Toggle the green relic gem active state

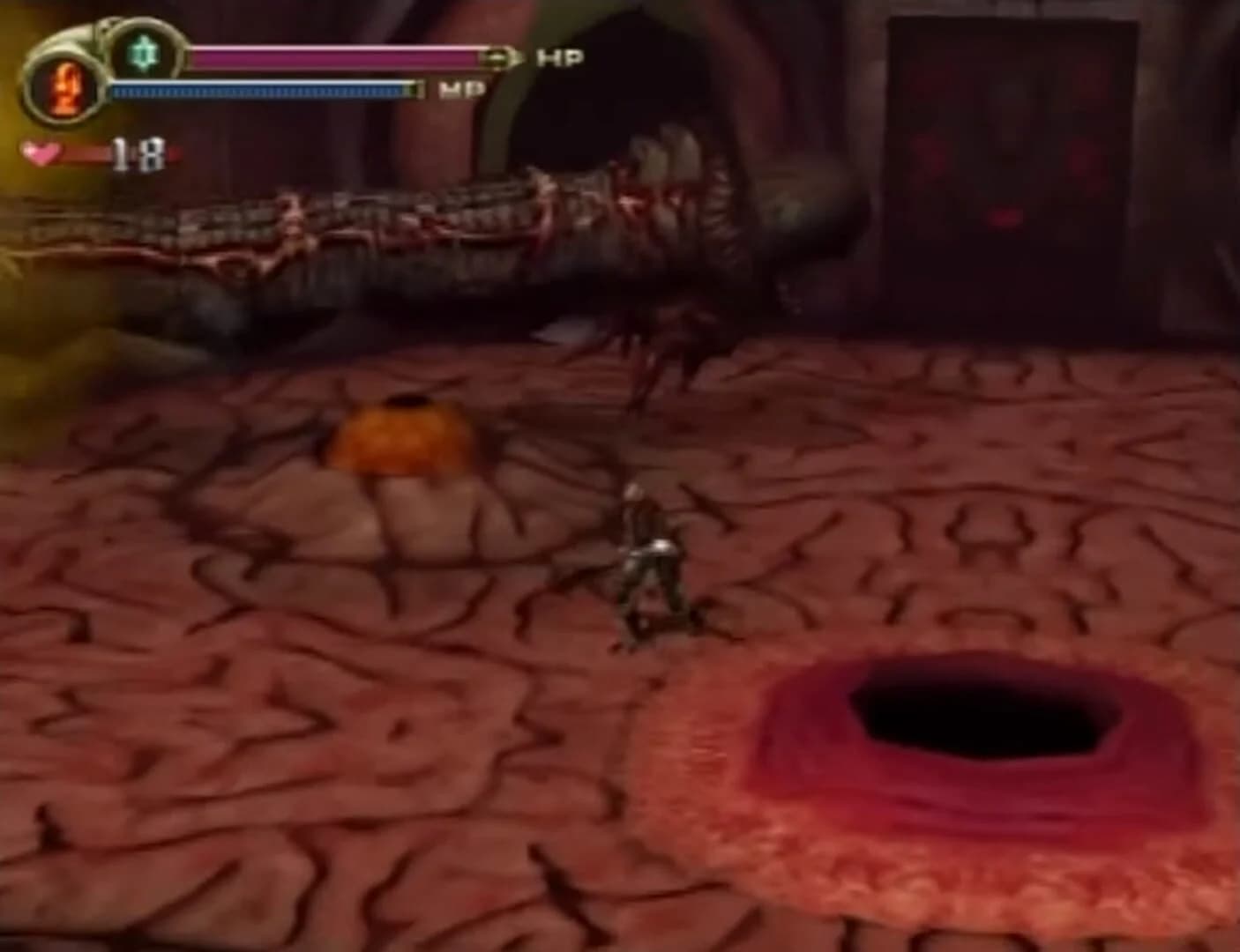[141, 53]
